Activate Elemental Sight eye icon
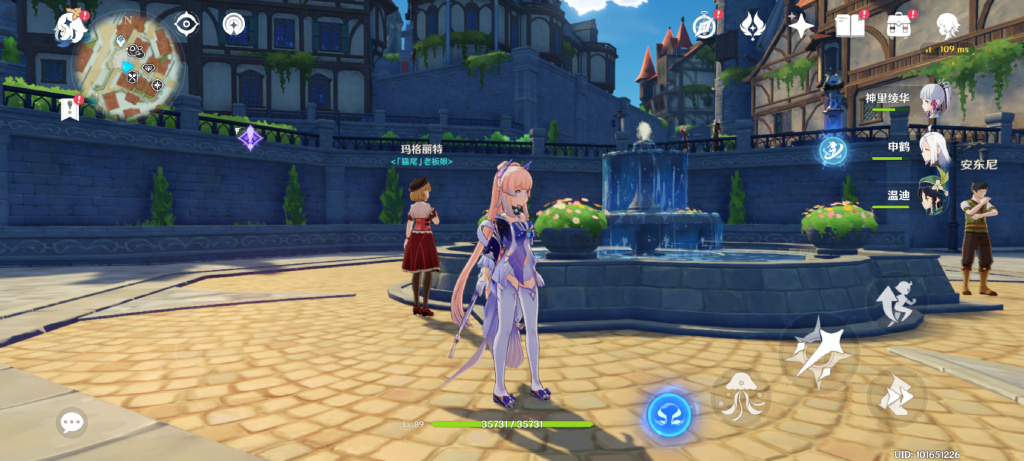 tap(186, 23)
